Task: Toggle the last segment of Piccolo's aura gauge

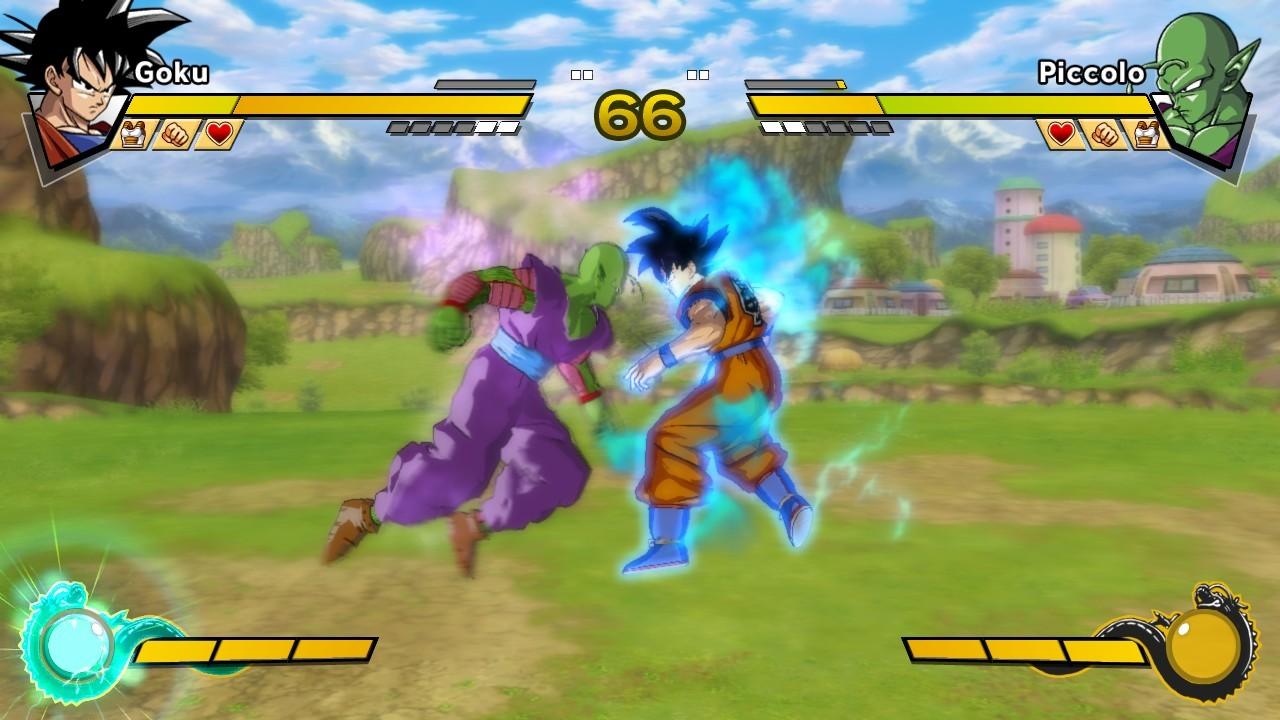Action: tap(882, 128)
